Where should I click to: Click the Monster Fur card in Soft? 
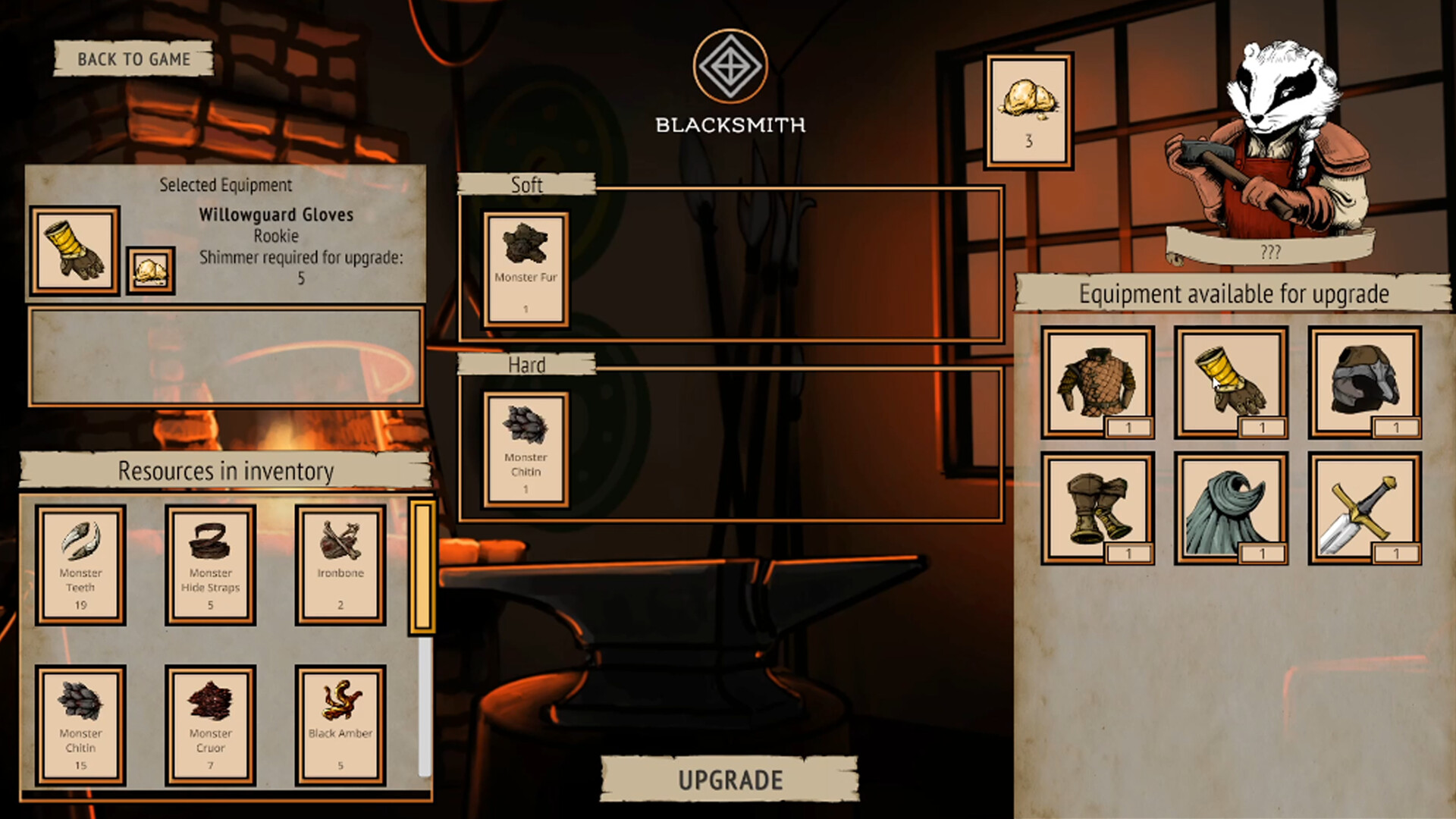click(526, 269)
